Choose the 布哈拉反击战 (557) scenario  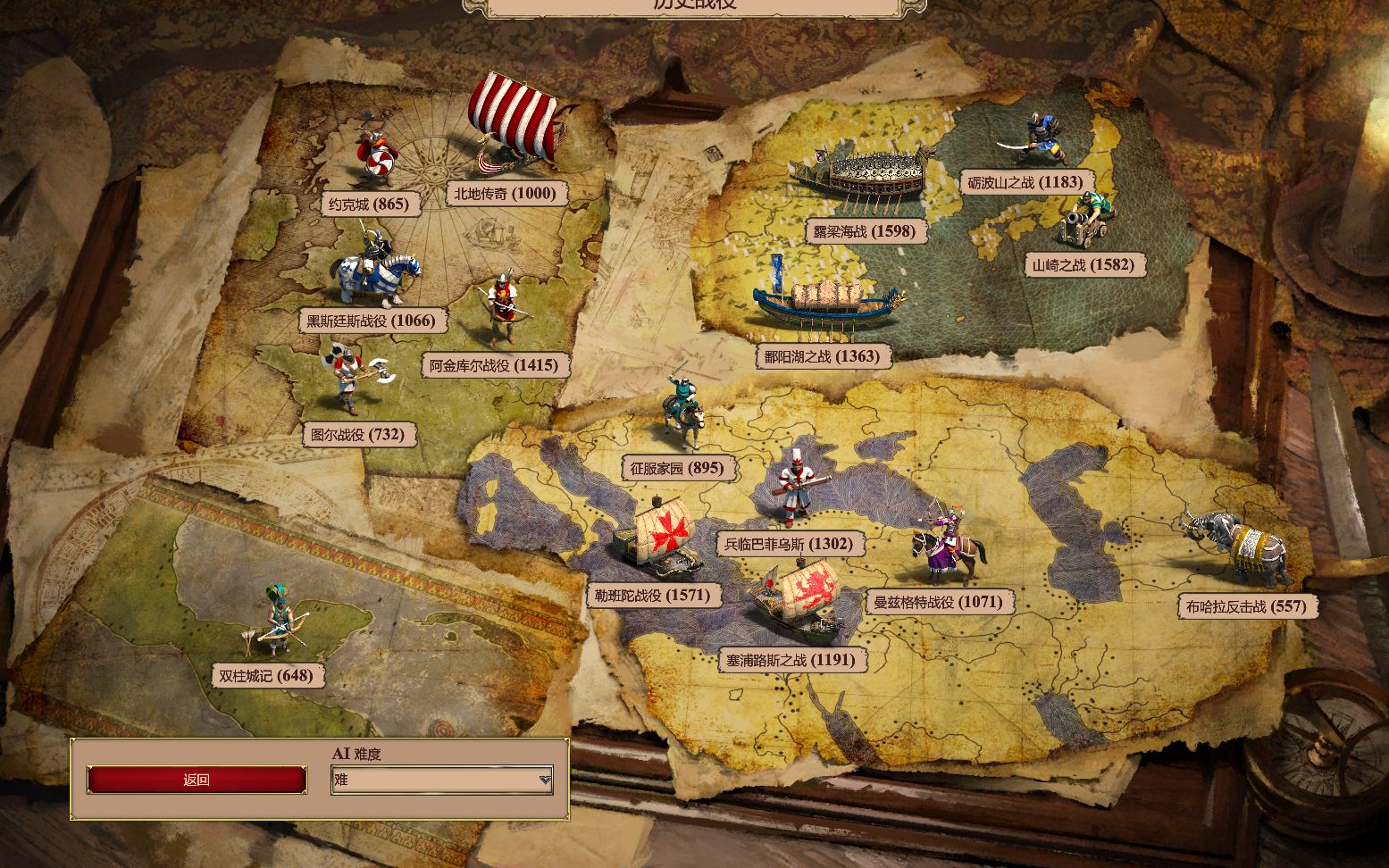tap(1245, 606)
